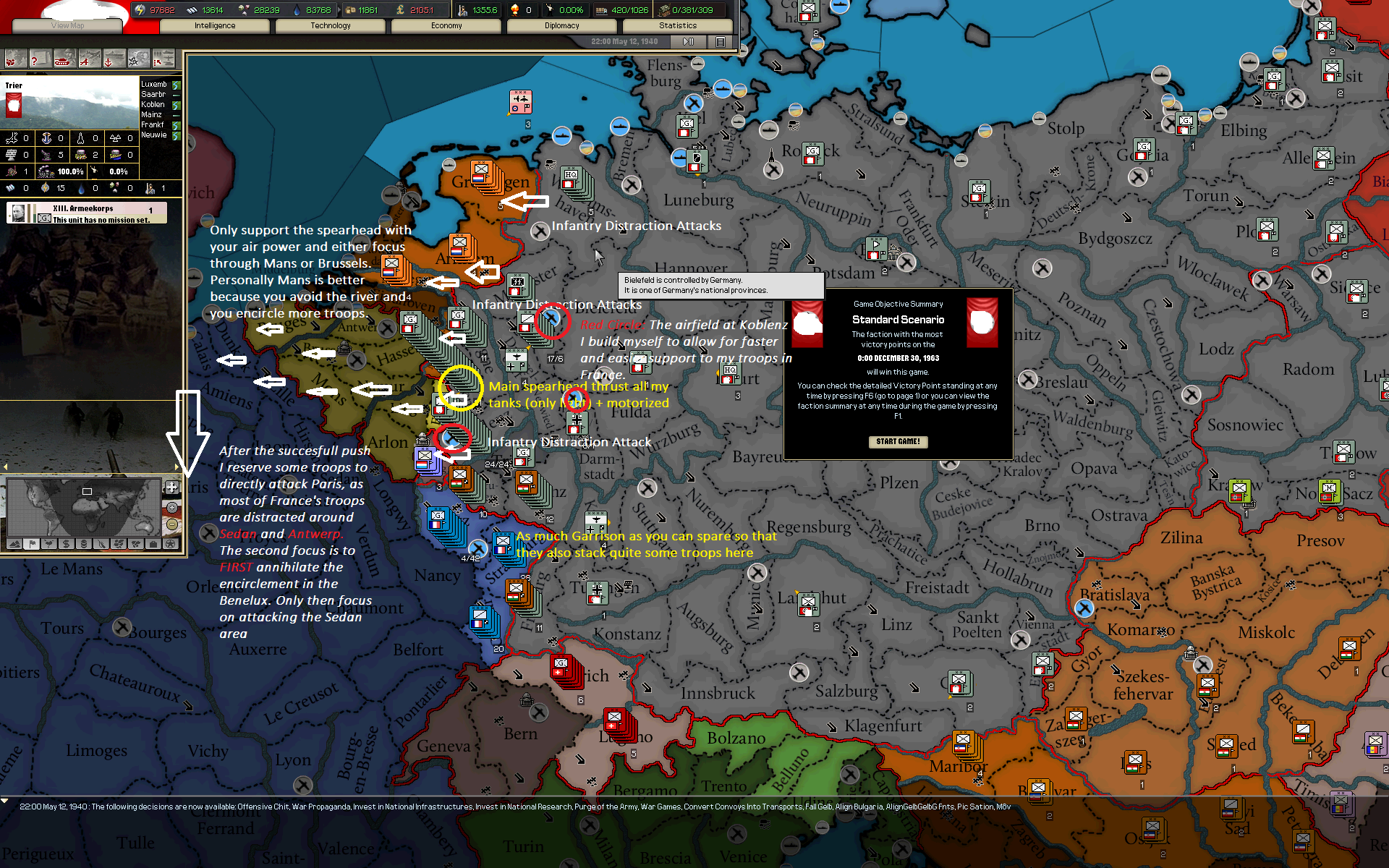Click the weather map mode icon

click(48, 544)
